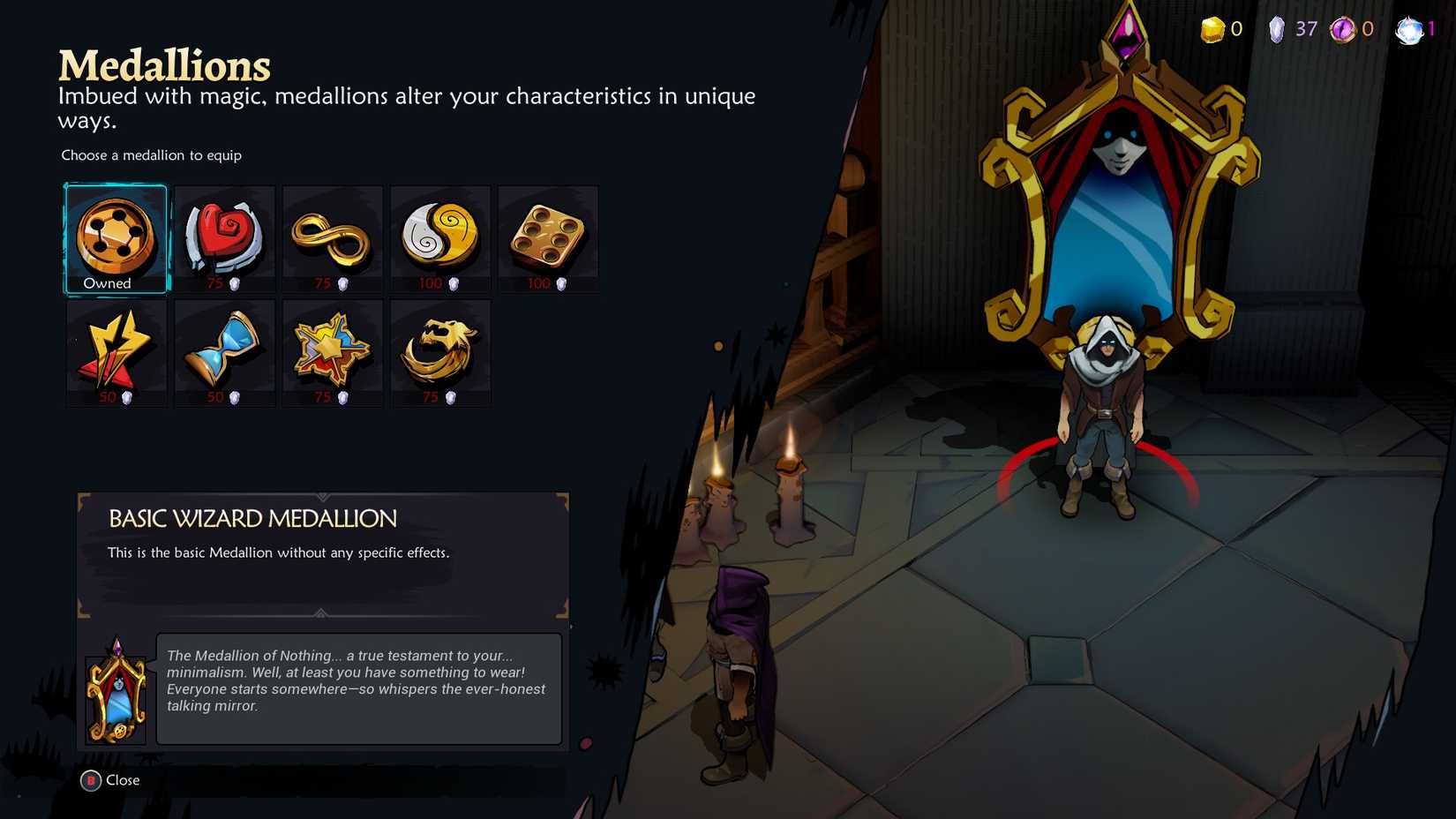Click the crystal currency showing 37
Screen dimensions: 1456x819
1277,28
